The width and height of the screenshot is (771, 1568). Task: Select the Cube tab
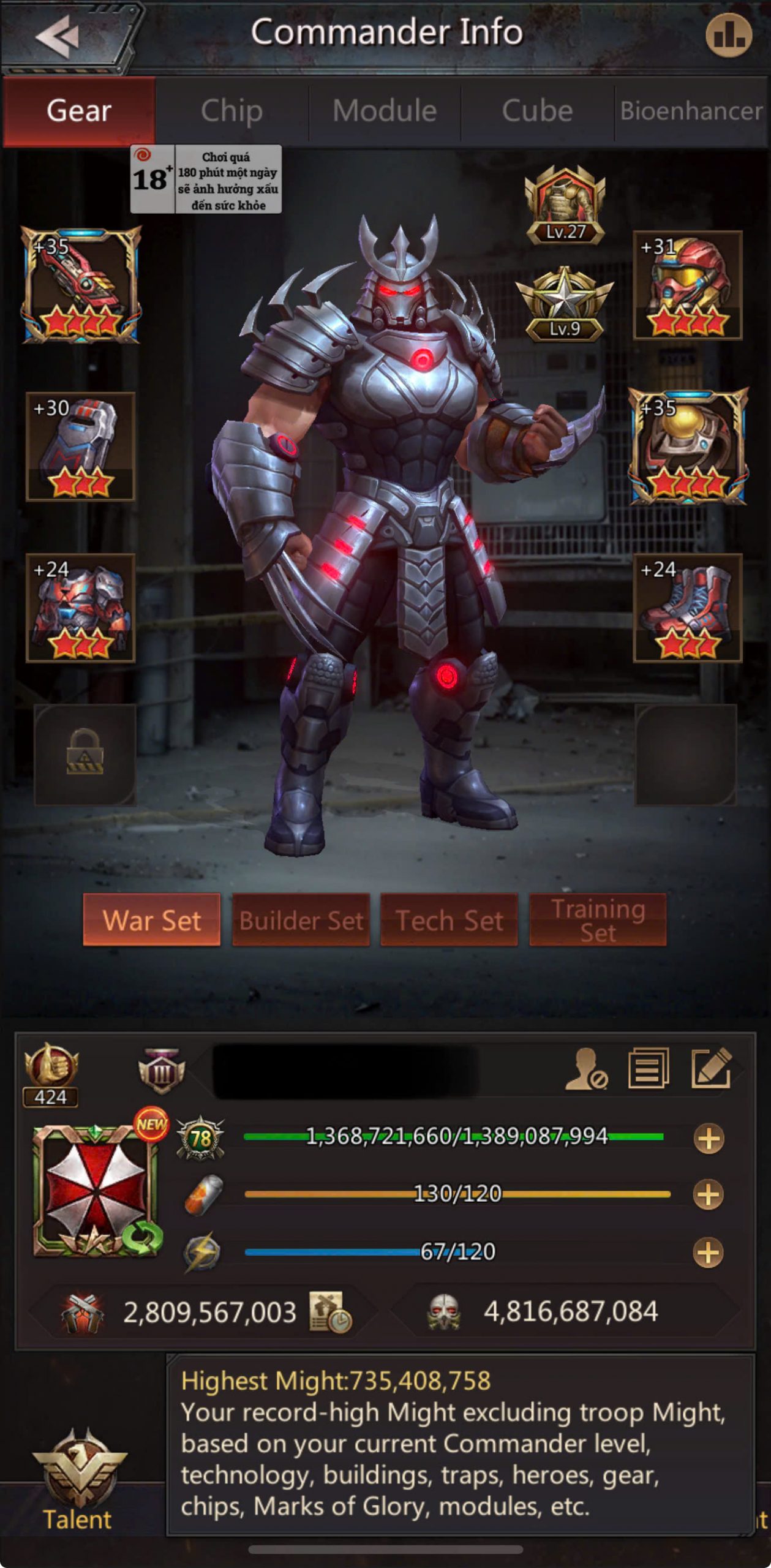[537, 111]
